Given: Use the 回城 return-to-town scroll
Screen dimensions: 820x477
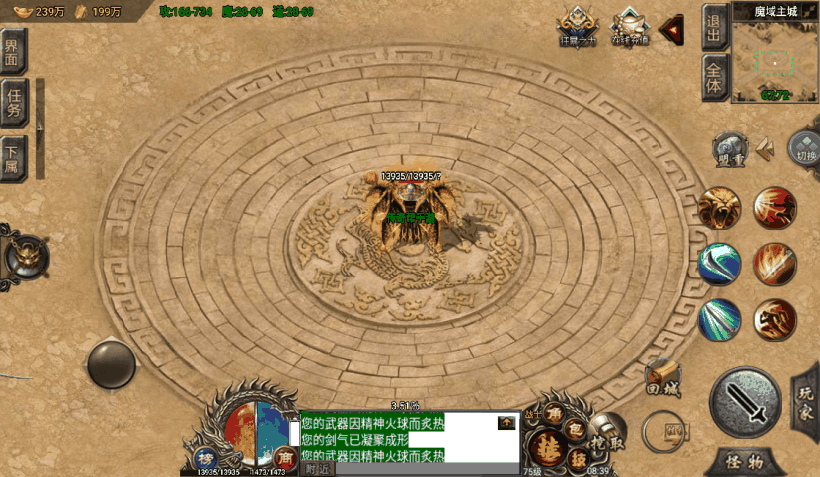Looking at the screenshot, I should click(663, 377).
